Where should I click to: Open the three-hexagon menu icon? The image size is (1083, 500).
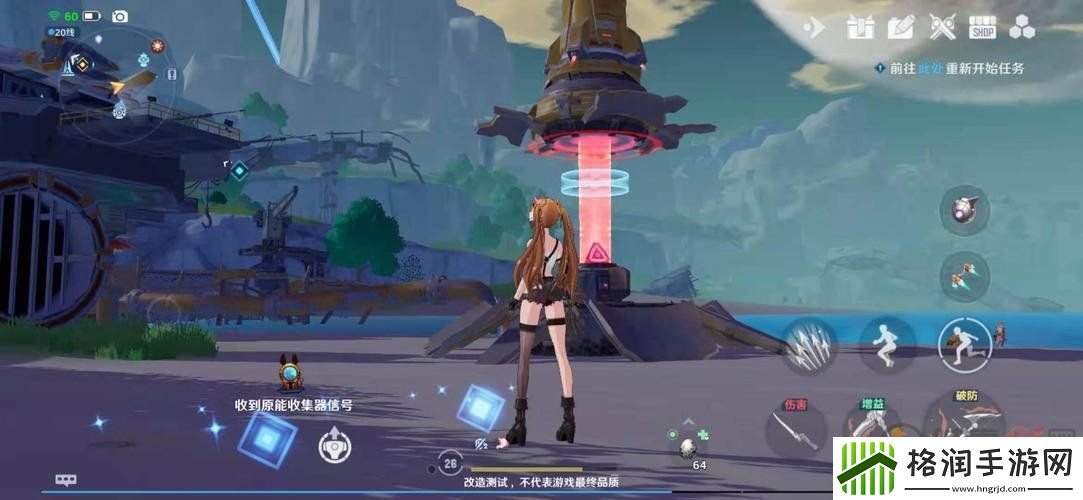[x=1024, y=27]
